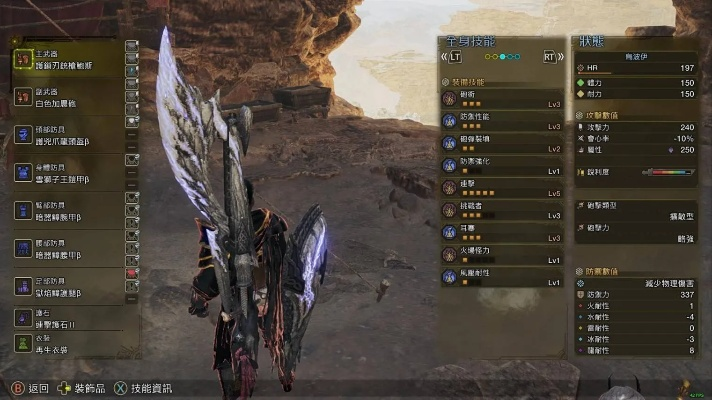Choose the 連擊 Lv5 skill row
Screen dimensions: 712x400
point(500,187)
